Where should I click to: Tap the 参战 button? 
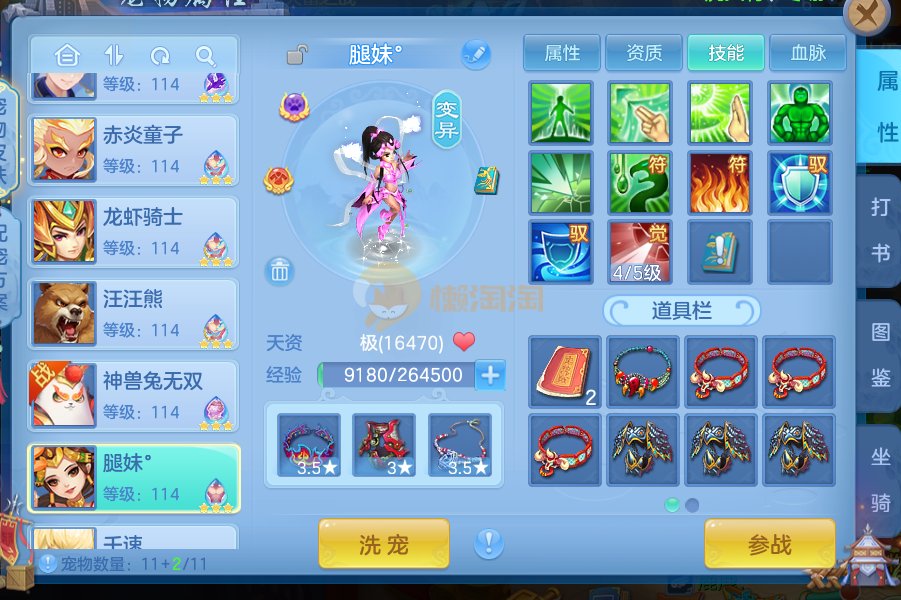pyautogui.click(x=769, y=545)
